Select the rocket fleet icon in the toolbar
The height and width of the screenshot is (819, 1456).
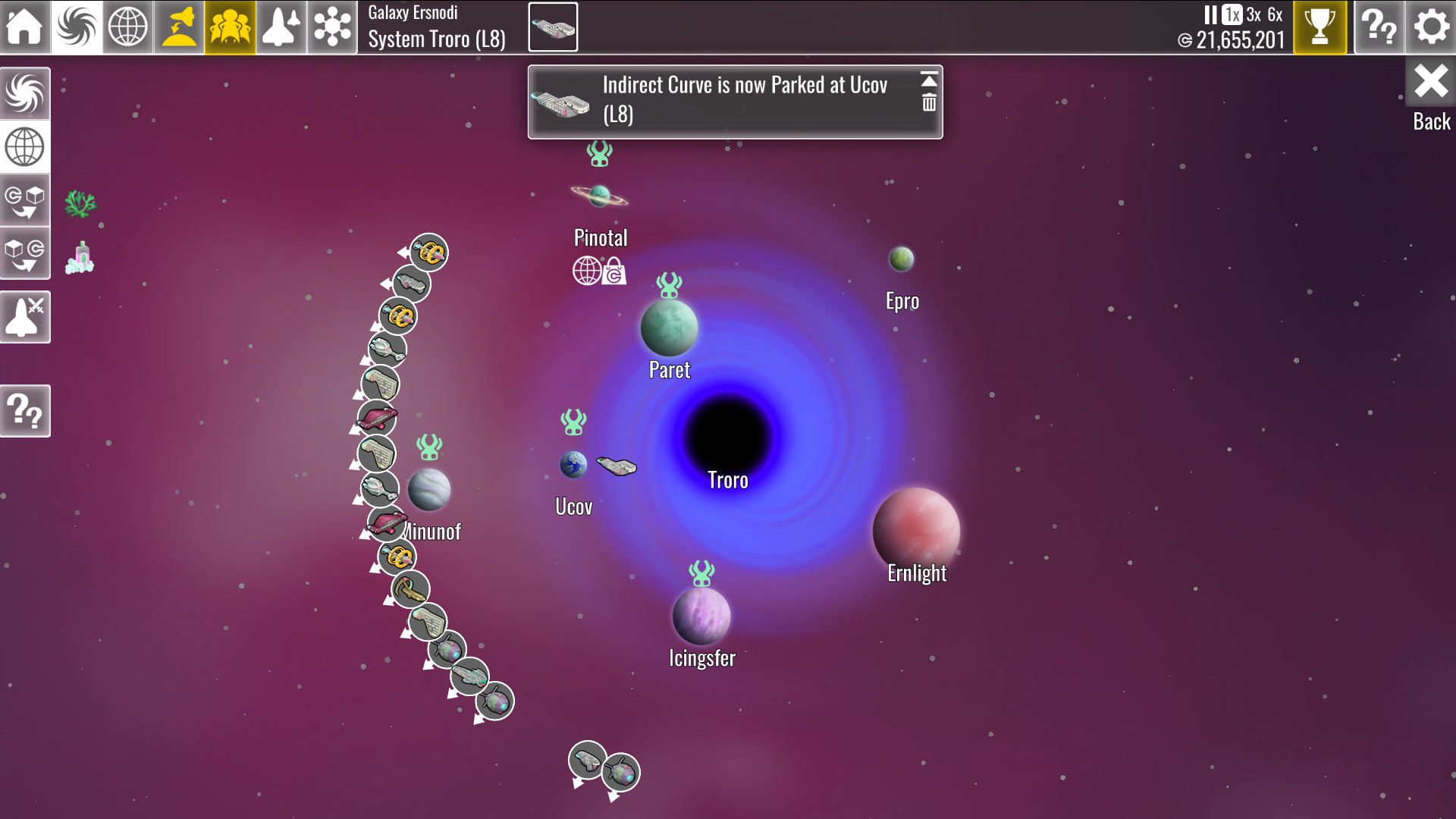(x=281, y=27)
